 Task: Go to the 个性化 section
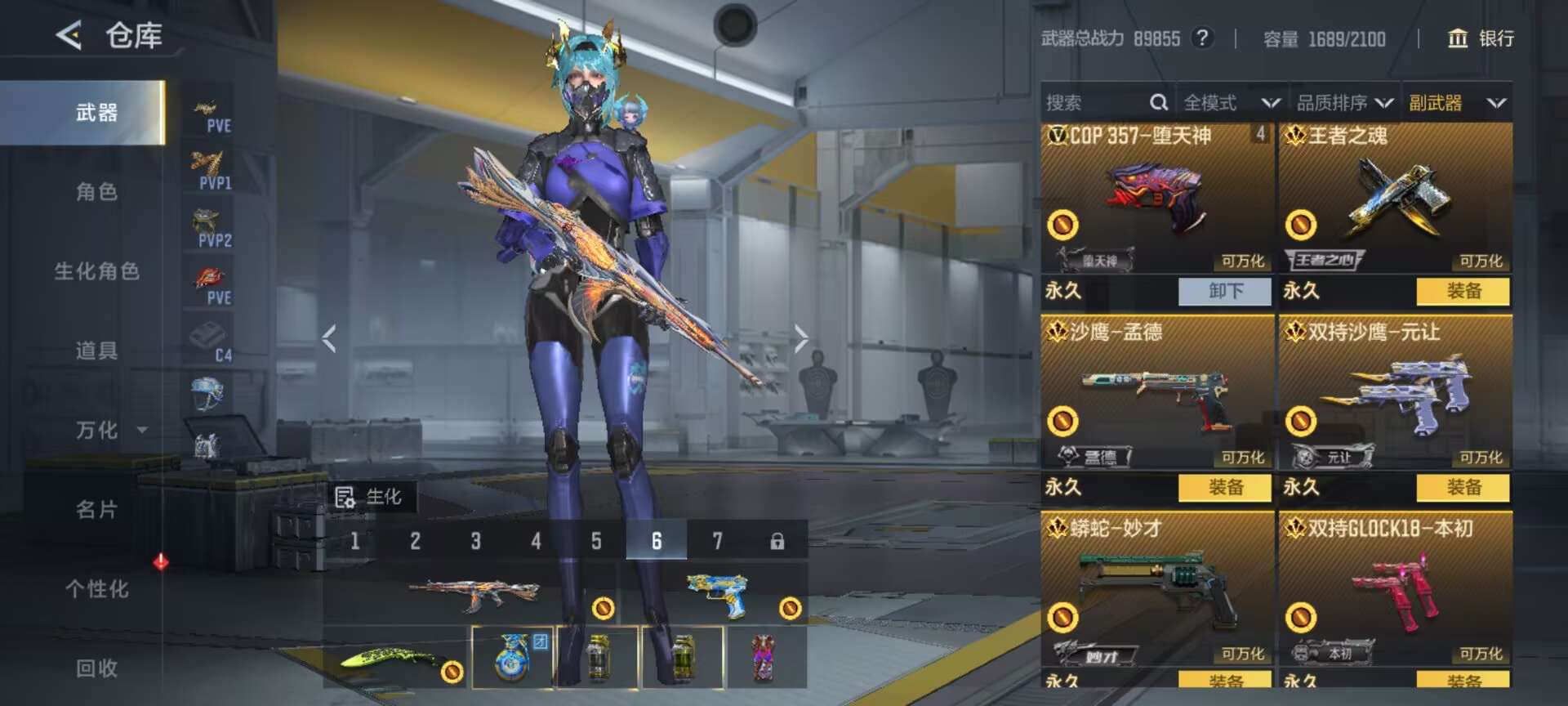96,588
